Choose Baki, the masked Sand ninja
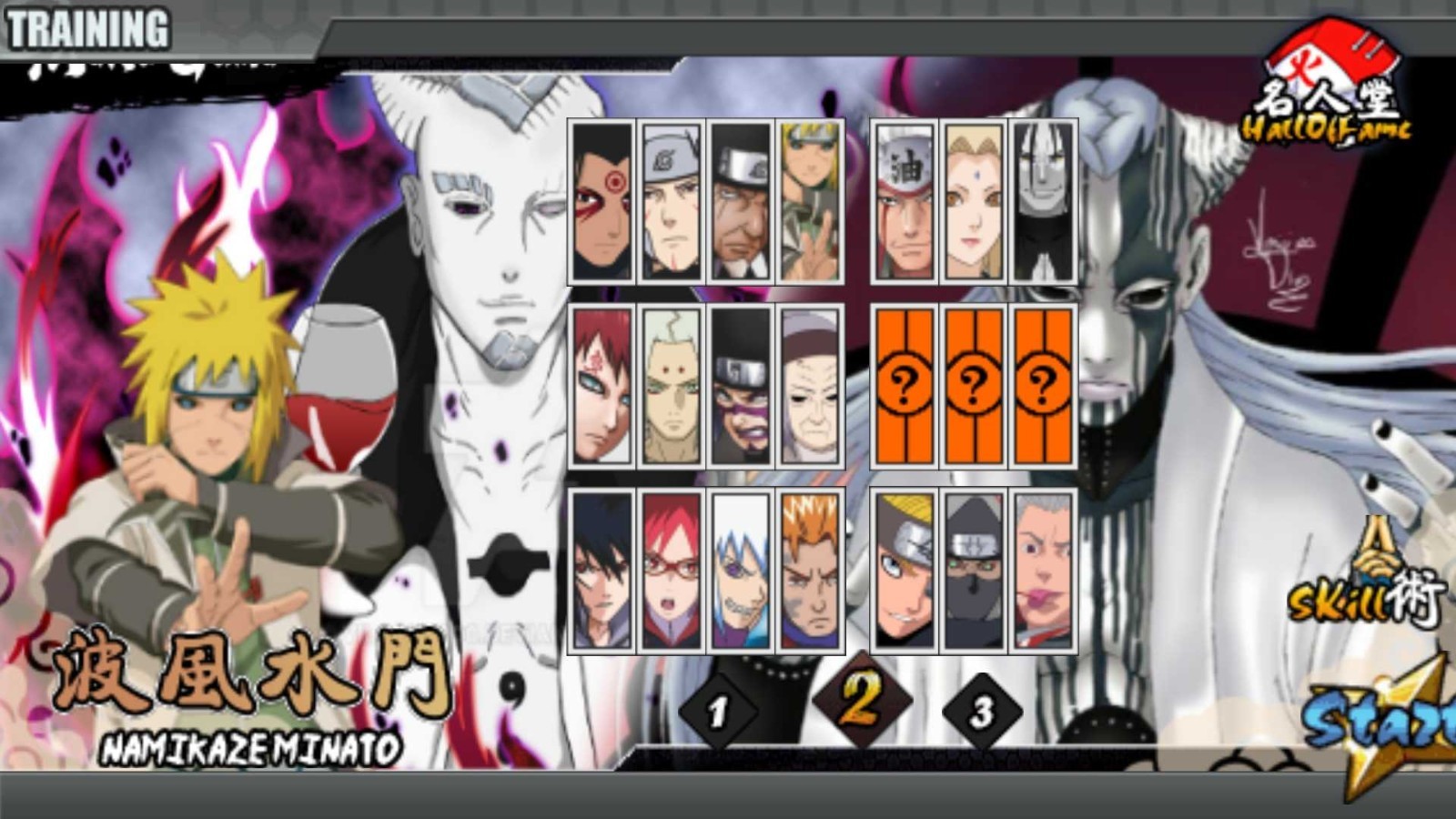Screen dimensions: 1456x819 [x=740, y=387]
